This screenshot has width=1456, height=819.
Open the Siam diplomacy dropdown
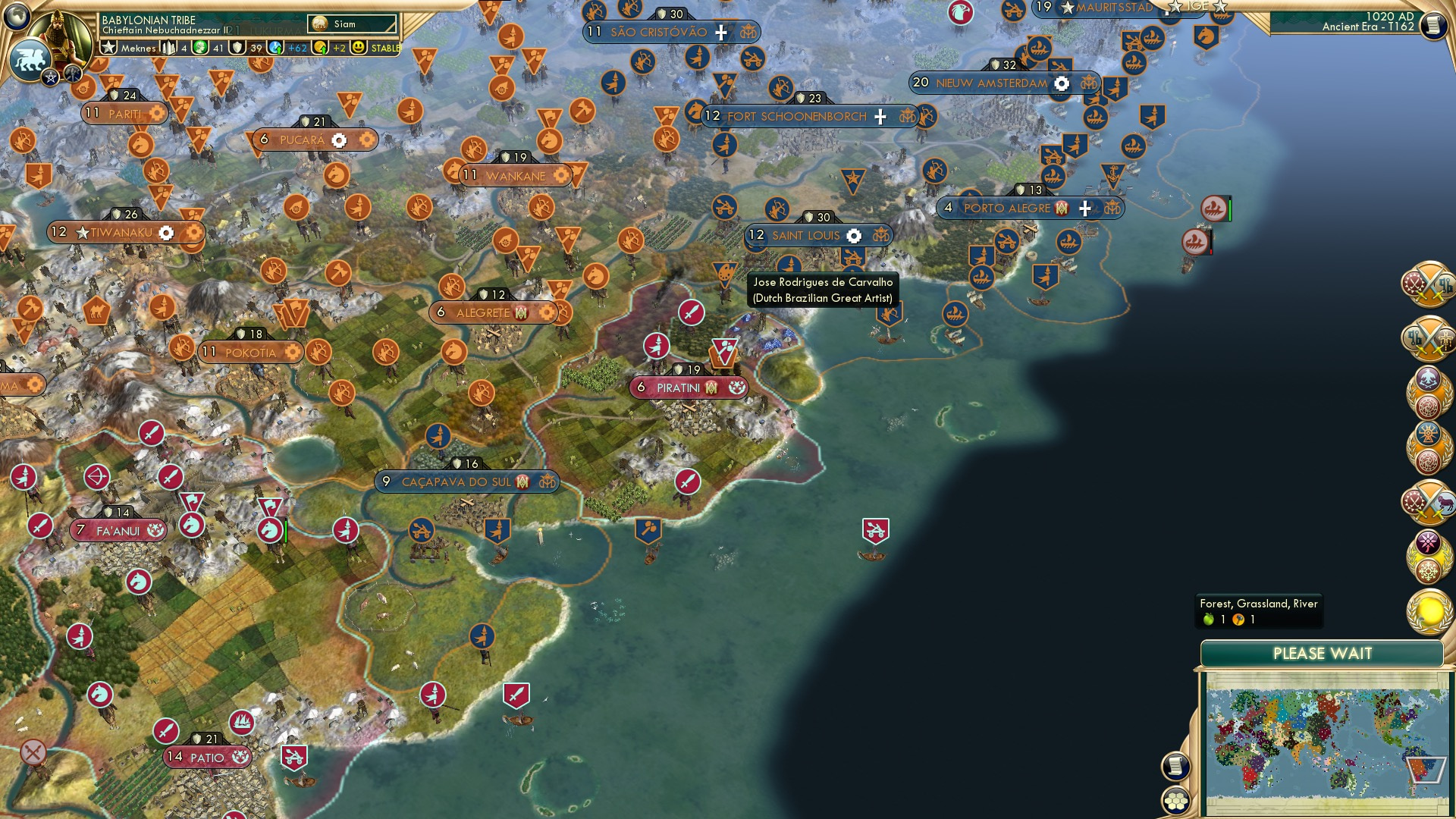353,24
